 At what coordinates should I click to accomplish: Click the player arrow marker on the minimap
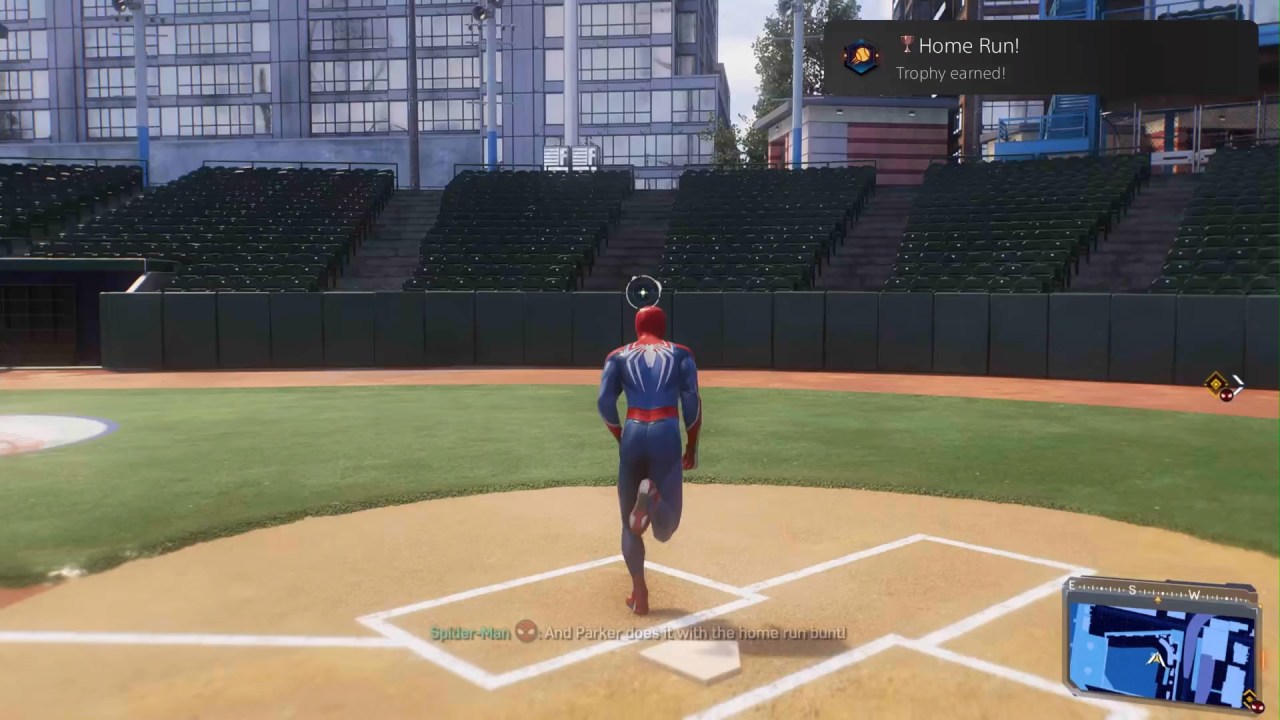tap(1156, 658)
